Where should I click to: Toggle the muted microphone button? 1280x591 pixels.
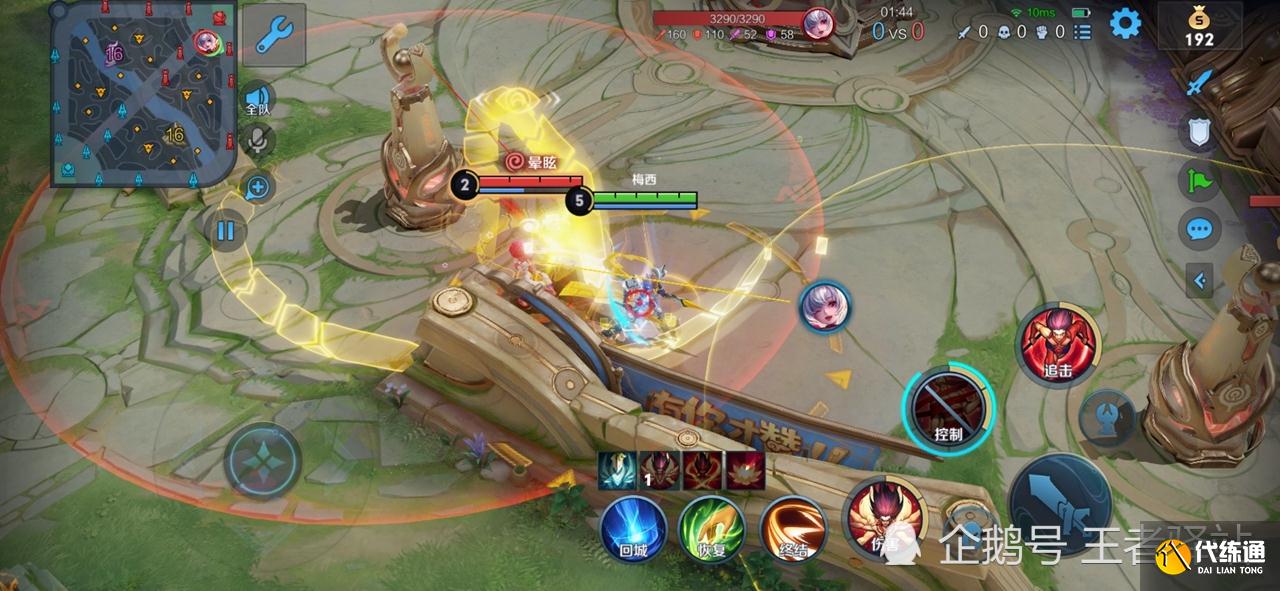tap(258, 141)
